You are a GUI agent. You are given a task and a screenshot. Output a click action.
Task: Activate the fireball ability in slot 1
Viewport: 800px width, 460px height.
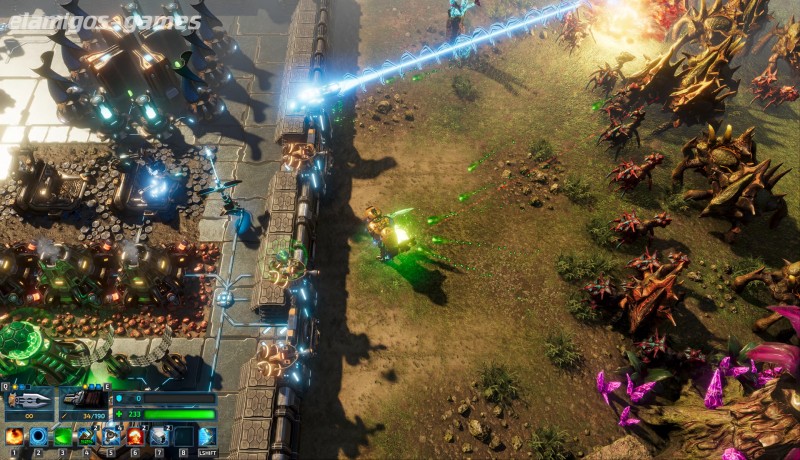coord(15,436)
